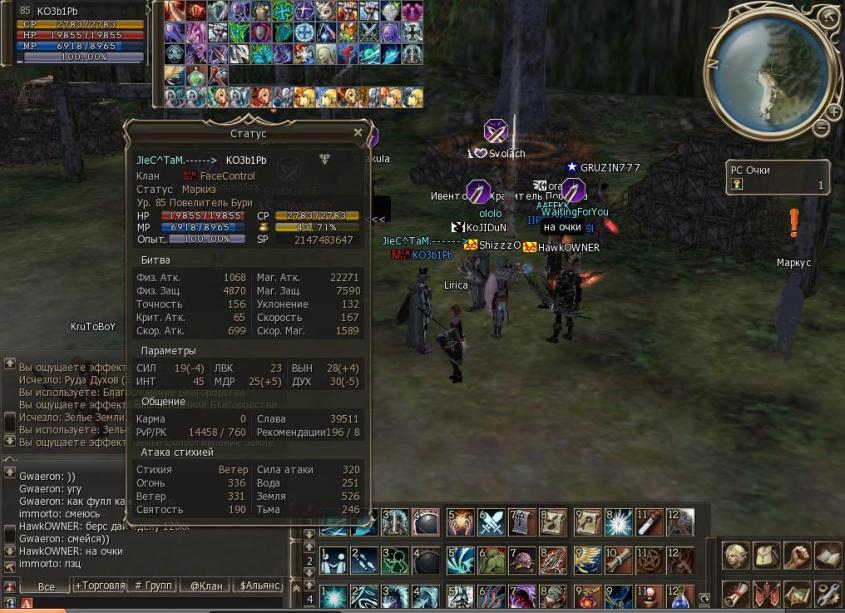The height and width of the screenshot is (613, 845).
Task: Click the crossed tools menu icon
Action: pos(827,594)
